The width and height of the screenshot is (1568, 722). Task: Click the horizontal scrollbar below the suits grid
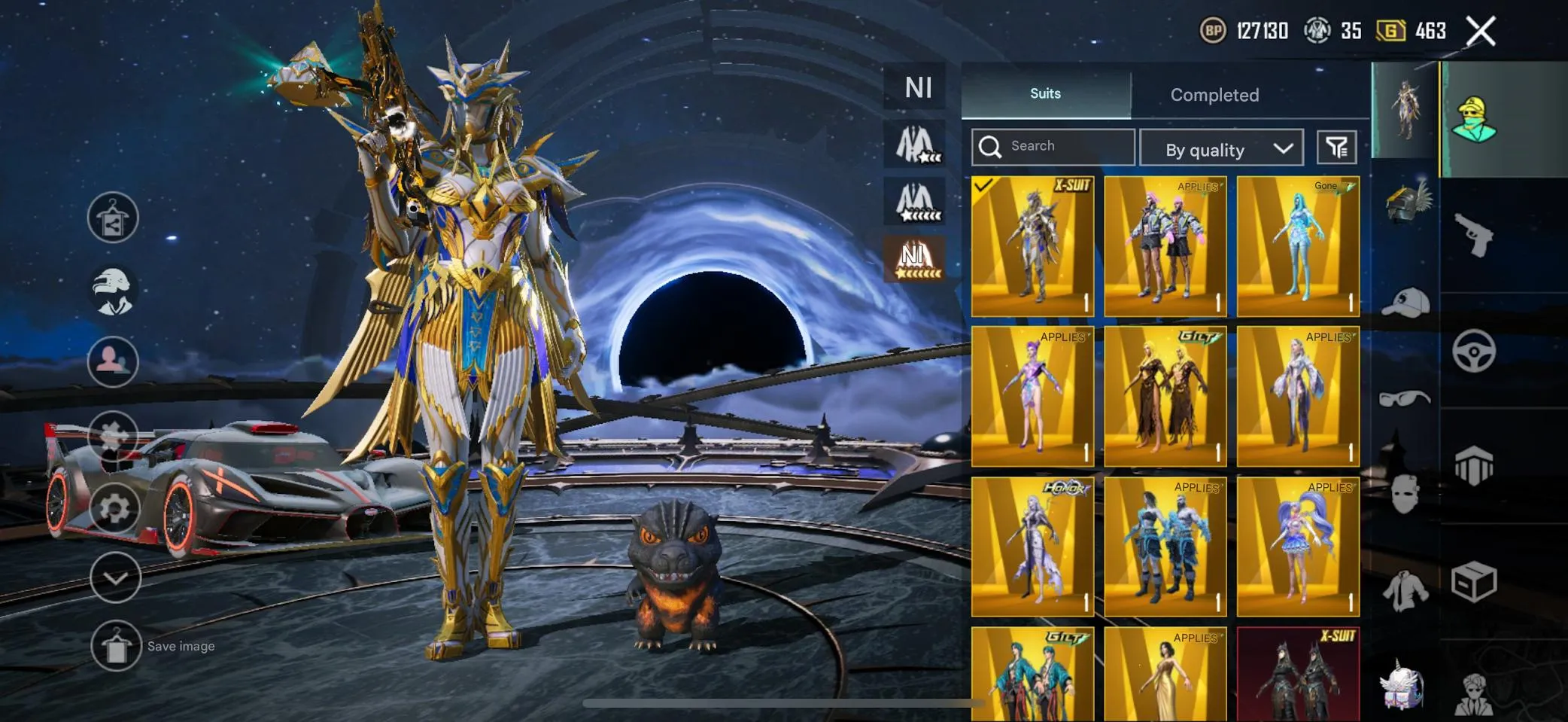782,702
